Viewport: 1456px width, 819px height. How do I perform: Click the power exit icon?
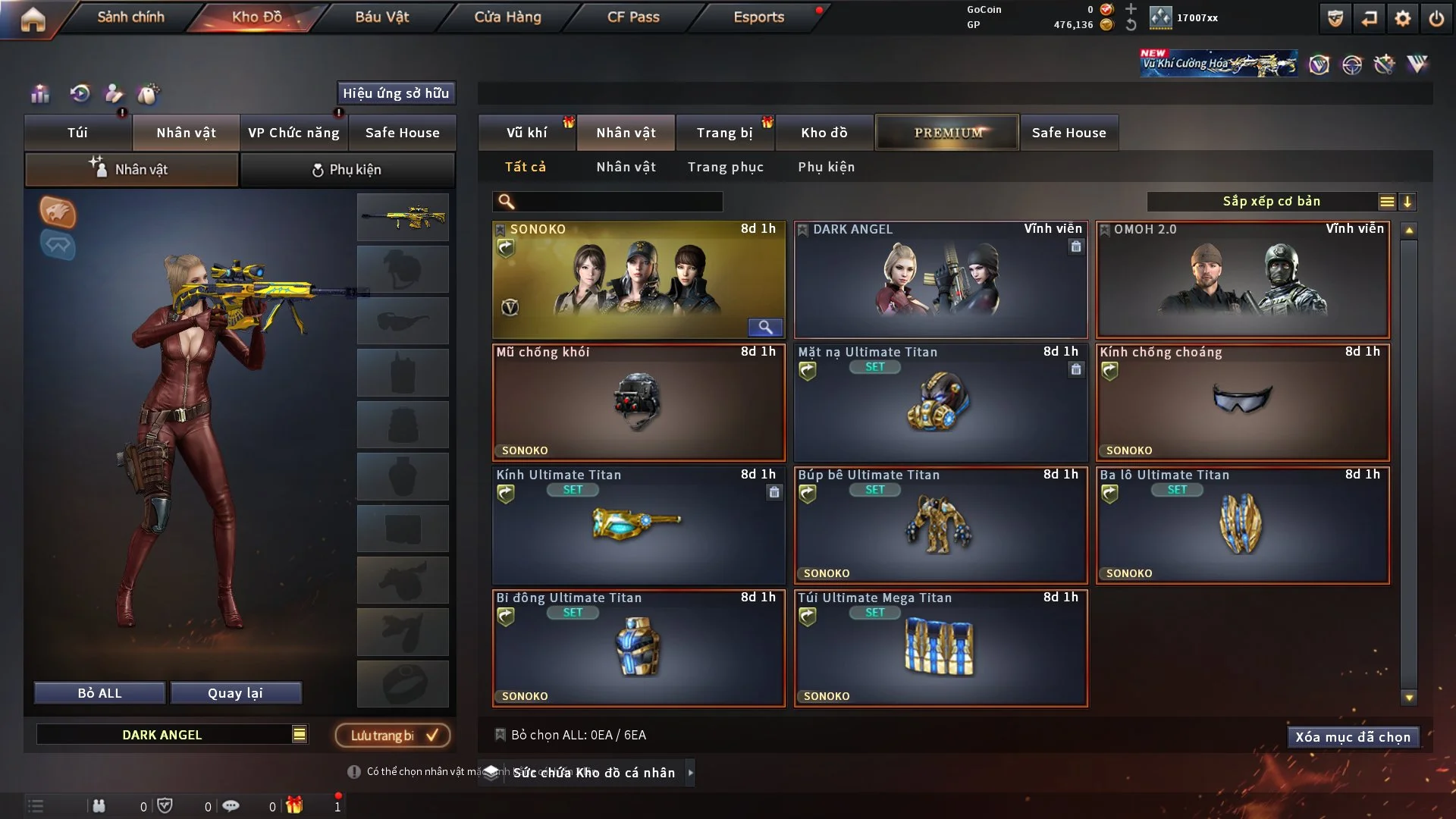pos(1436,18)
